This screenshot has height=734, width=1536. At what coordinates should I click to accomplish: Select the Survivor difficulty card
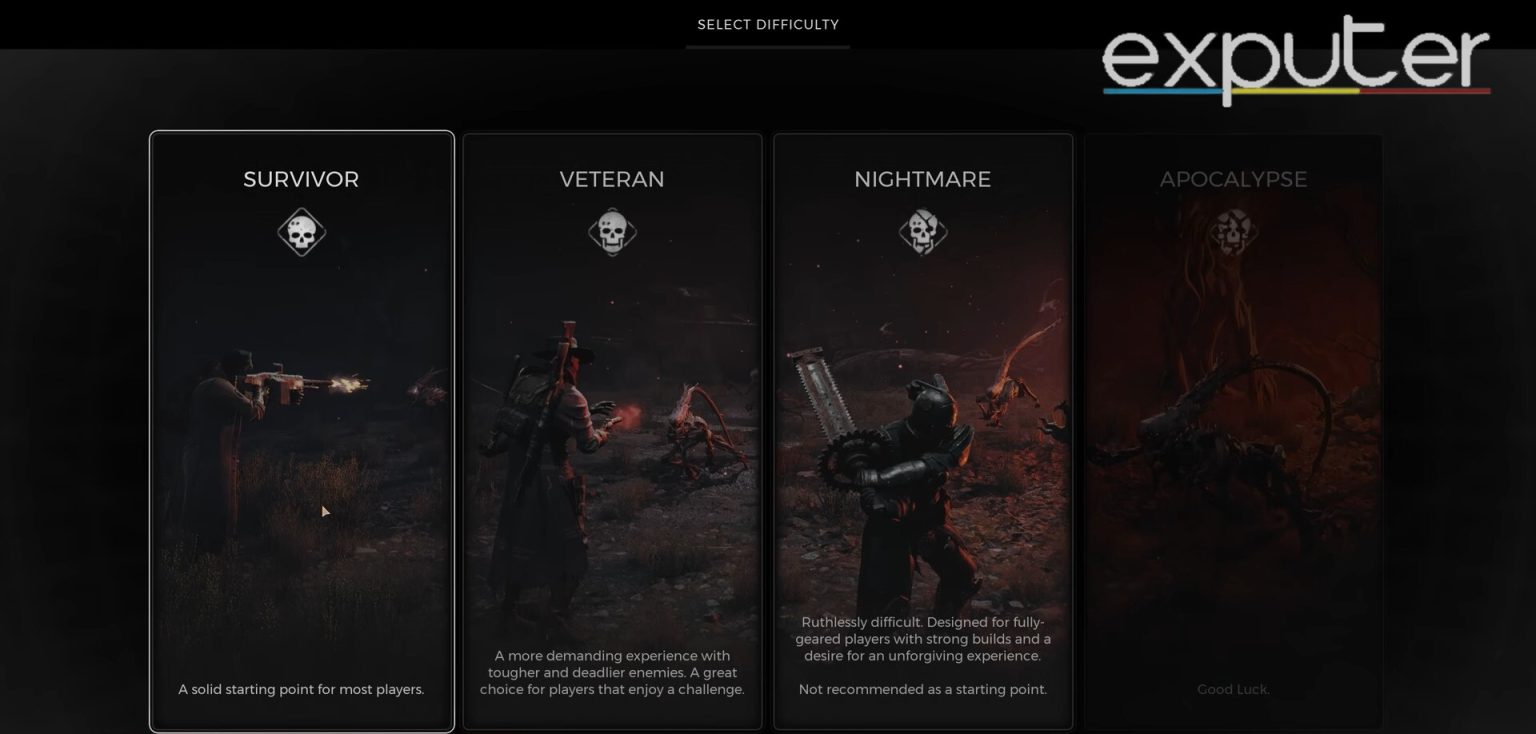(x=301, y=430)
